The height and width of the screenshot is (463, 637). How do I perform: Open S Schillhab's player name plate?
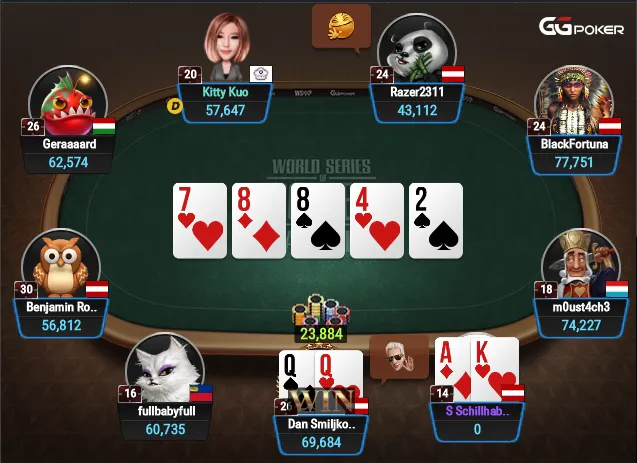pyautogui.click(x=477, y=419)
